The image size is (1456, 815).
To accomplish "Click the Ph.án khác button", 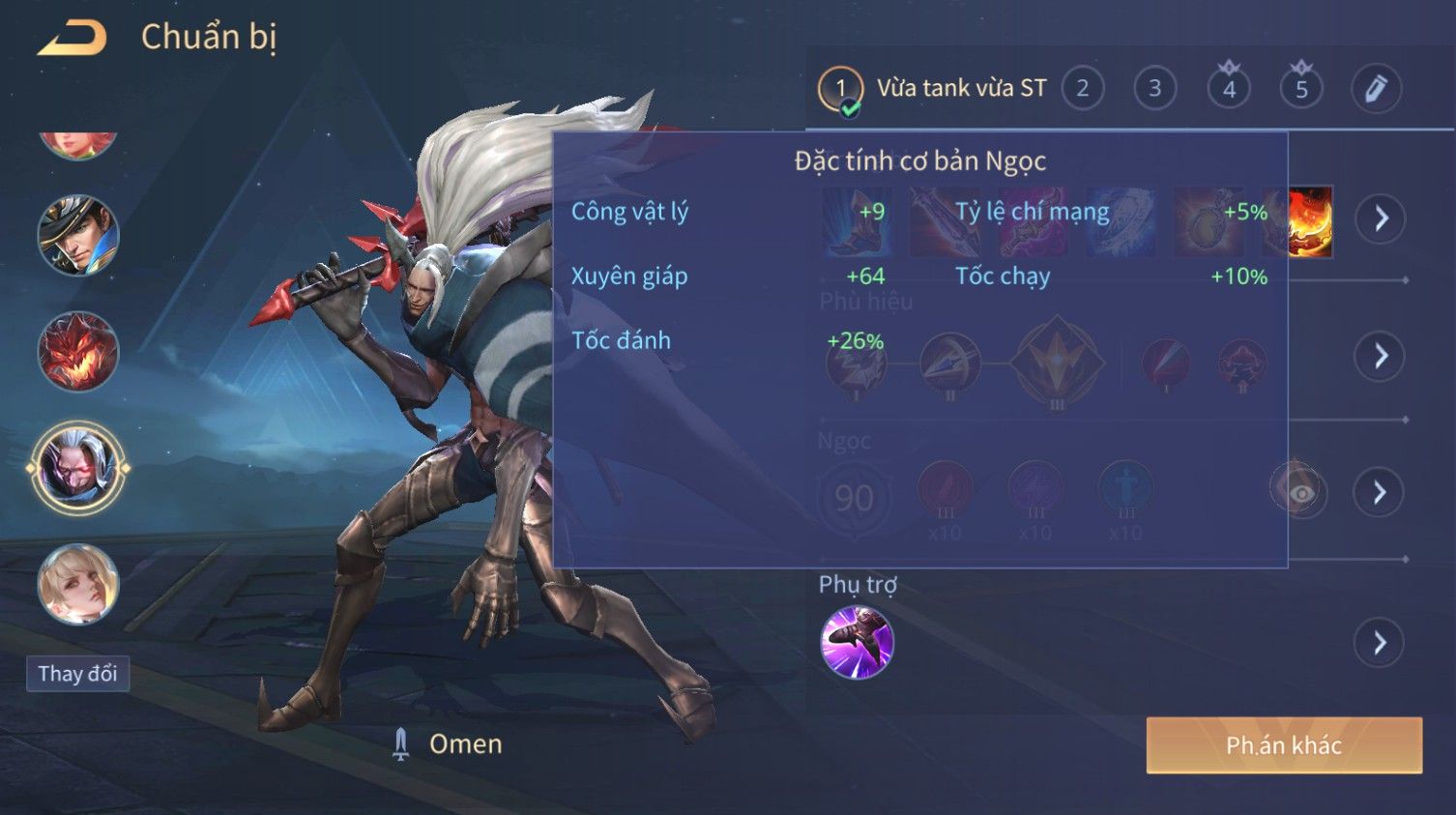I will 1283,745.
